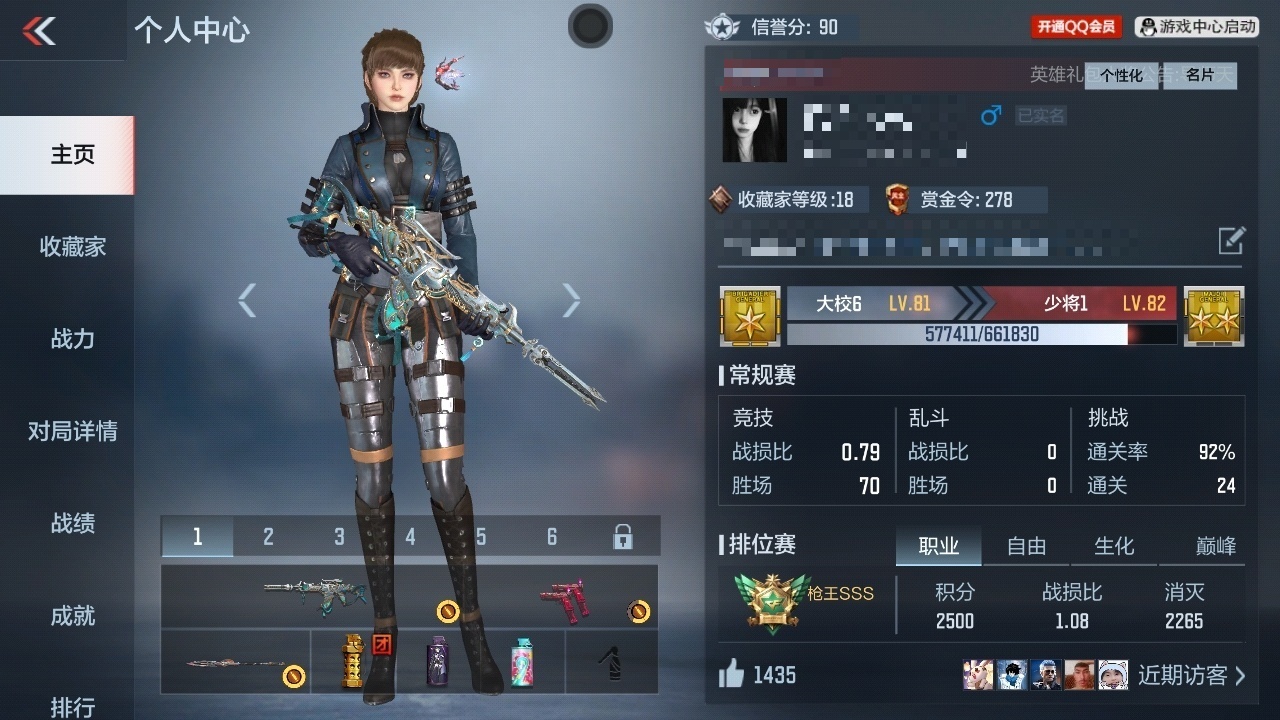Show next character with right arrow
1280x720 pixels.
[x=571, y=300]
